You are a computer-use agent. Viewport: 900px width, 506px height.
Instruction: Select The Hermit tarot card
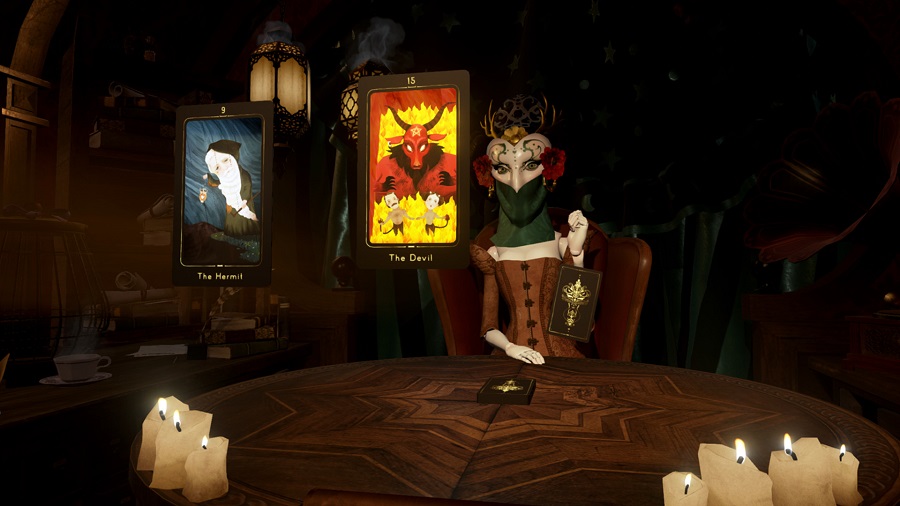(223, 192)
